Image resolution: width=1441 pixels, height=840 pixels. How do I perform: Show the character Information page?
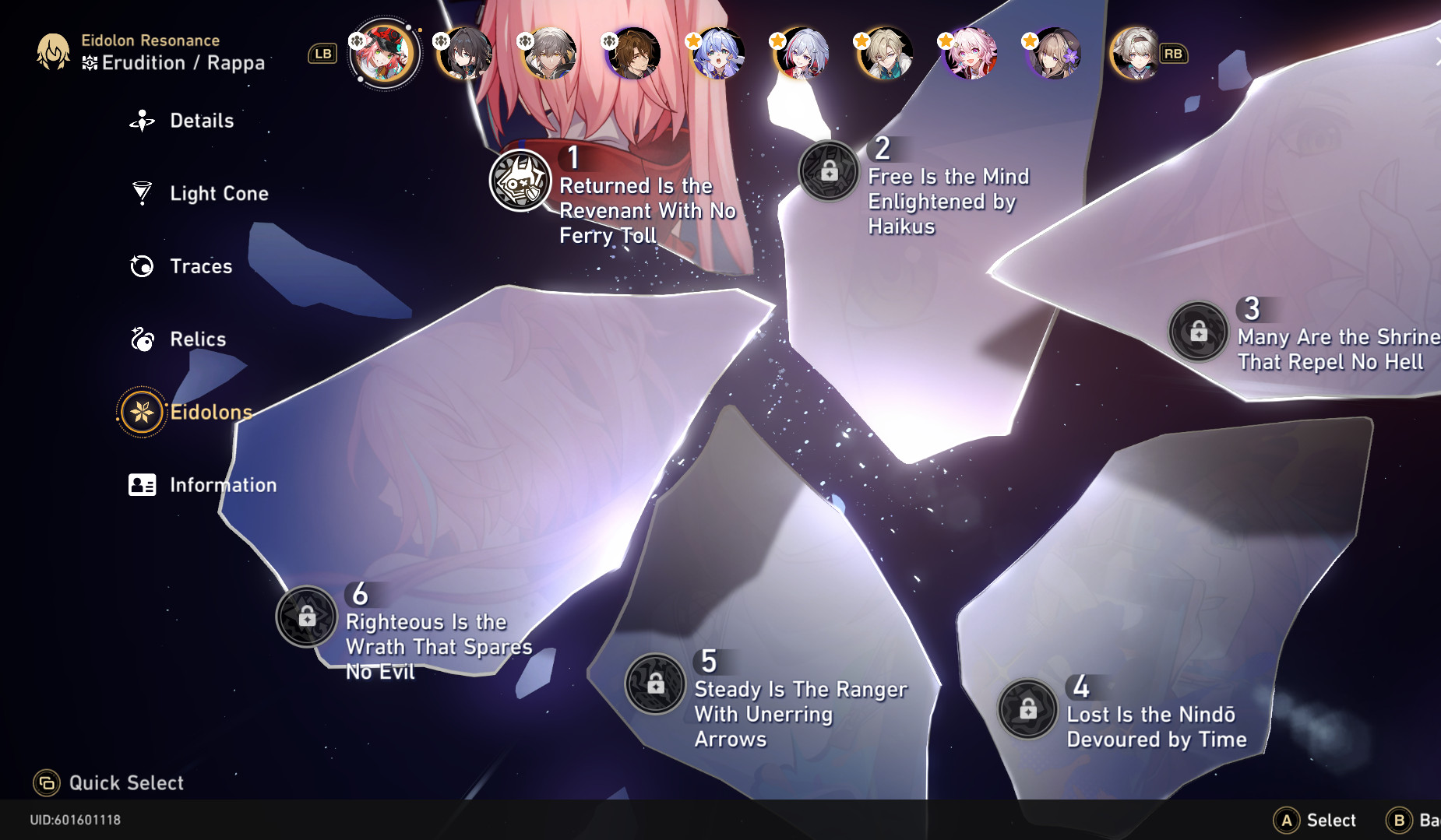pos(222,485)
